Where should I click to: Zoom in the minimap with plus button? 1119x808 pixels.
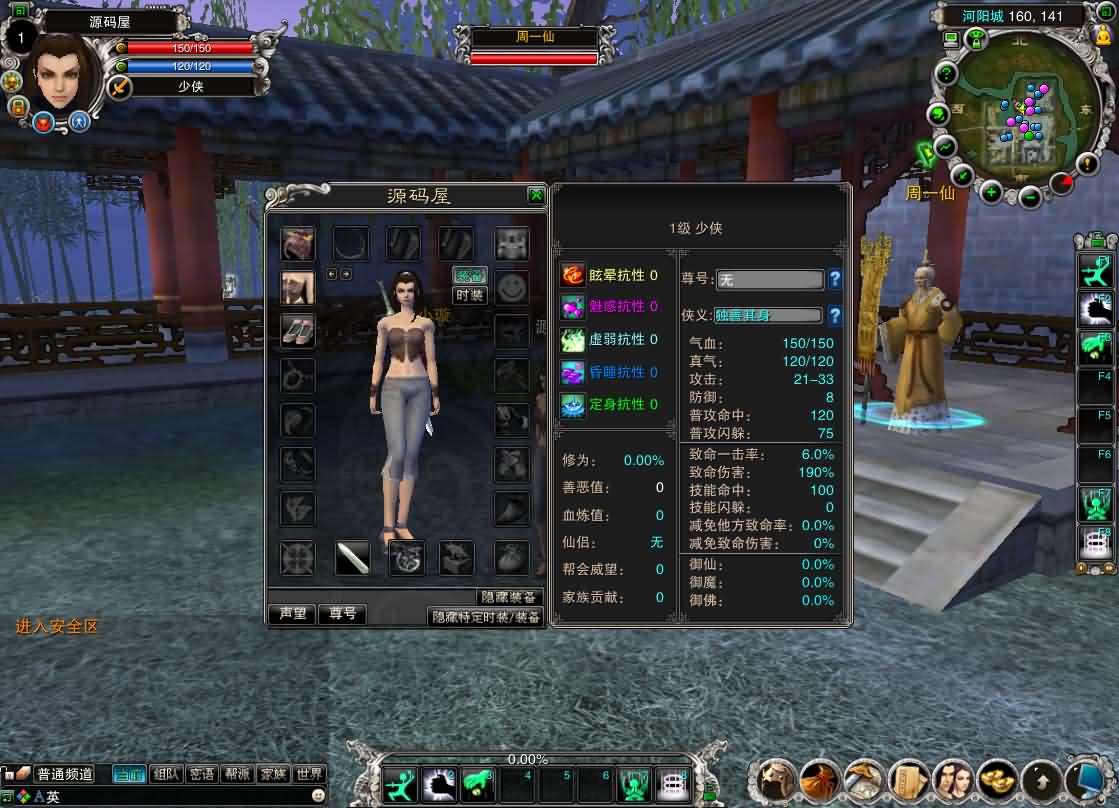click(991, 192)
